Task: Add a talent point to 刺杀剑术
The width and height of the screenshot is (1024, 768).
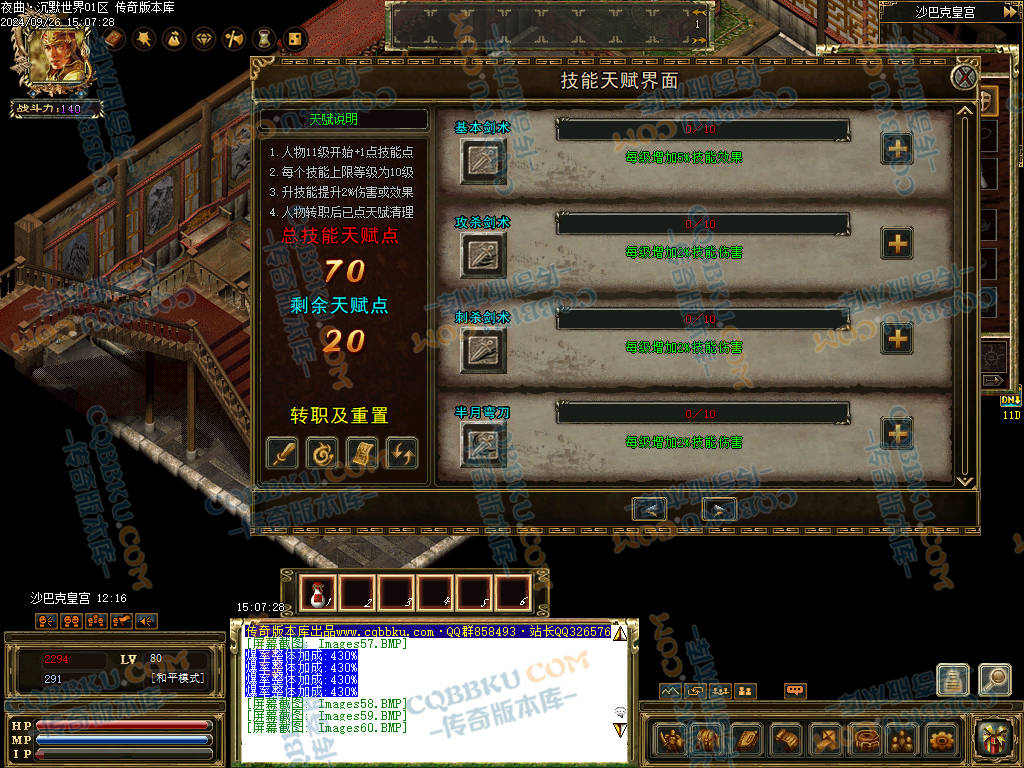Action: tap(897, 338)
